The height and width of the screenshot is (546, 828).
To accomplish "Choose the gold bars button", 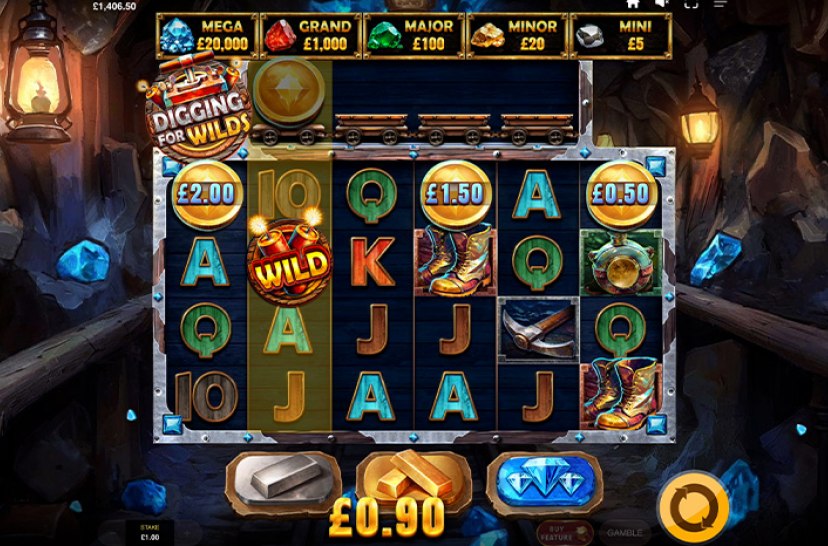I will 414,480.
